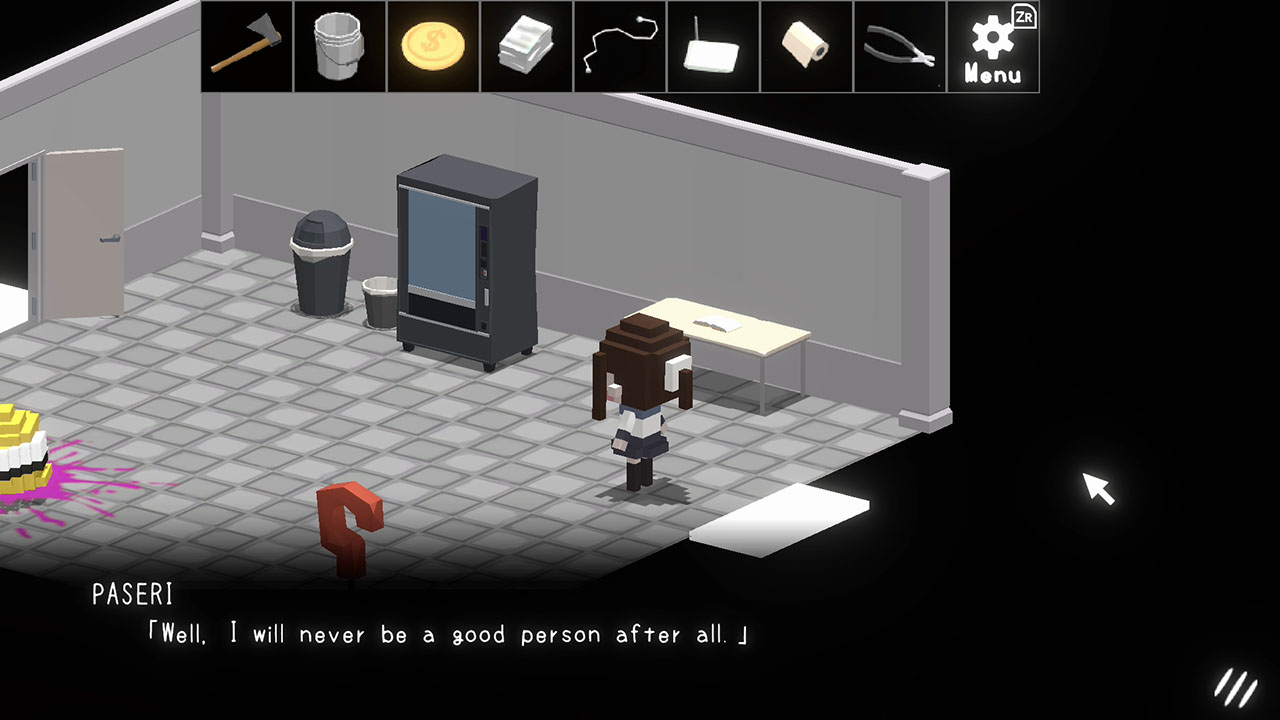Select the wifi router inventory item
The image size is (1280, 720).
tap(713, 46)
